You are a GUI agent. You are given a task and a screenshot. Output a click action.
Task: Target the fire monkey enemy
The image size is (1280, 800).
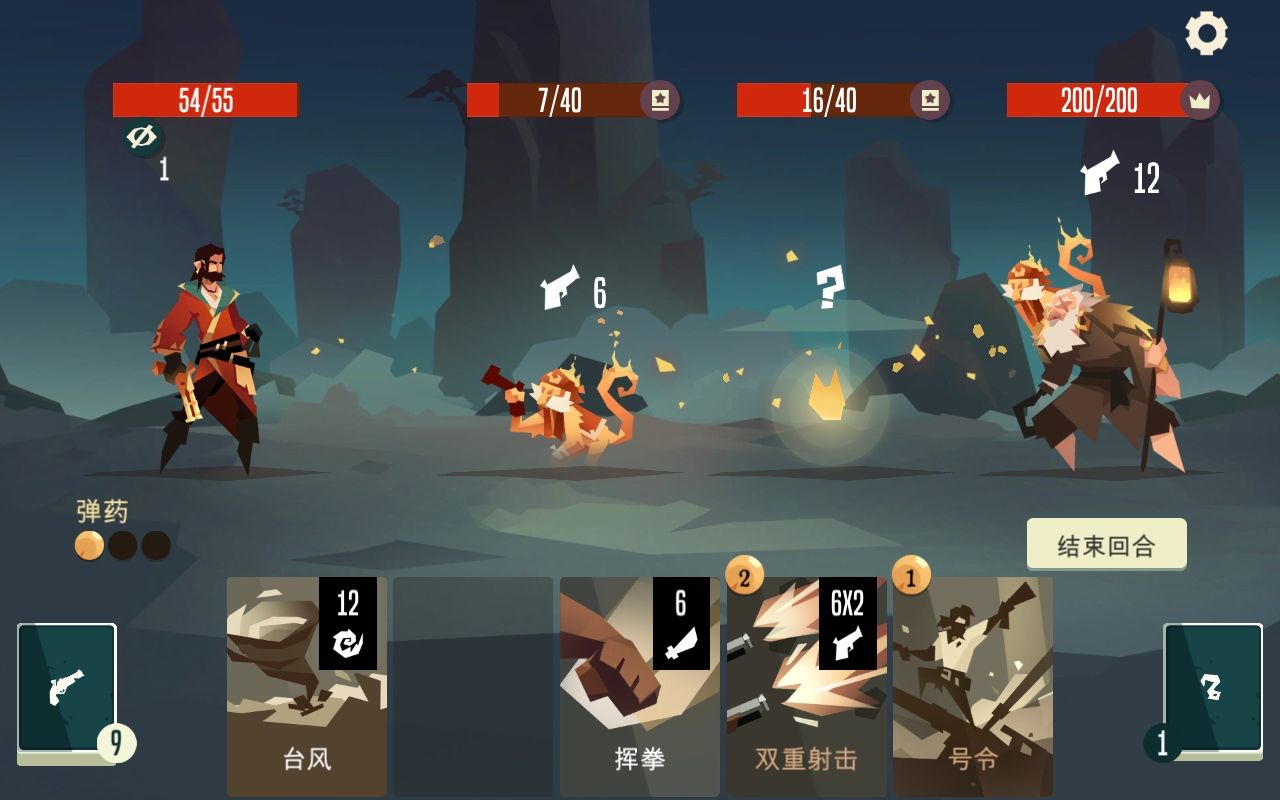(x=560, y=410)
